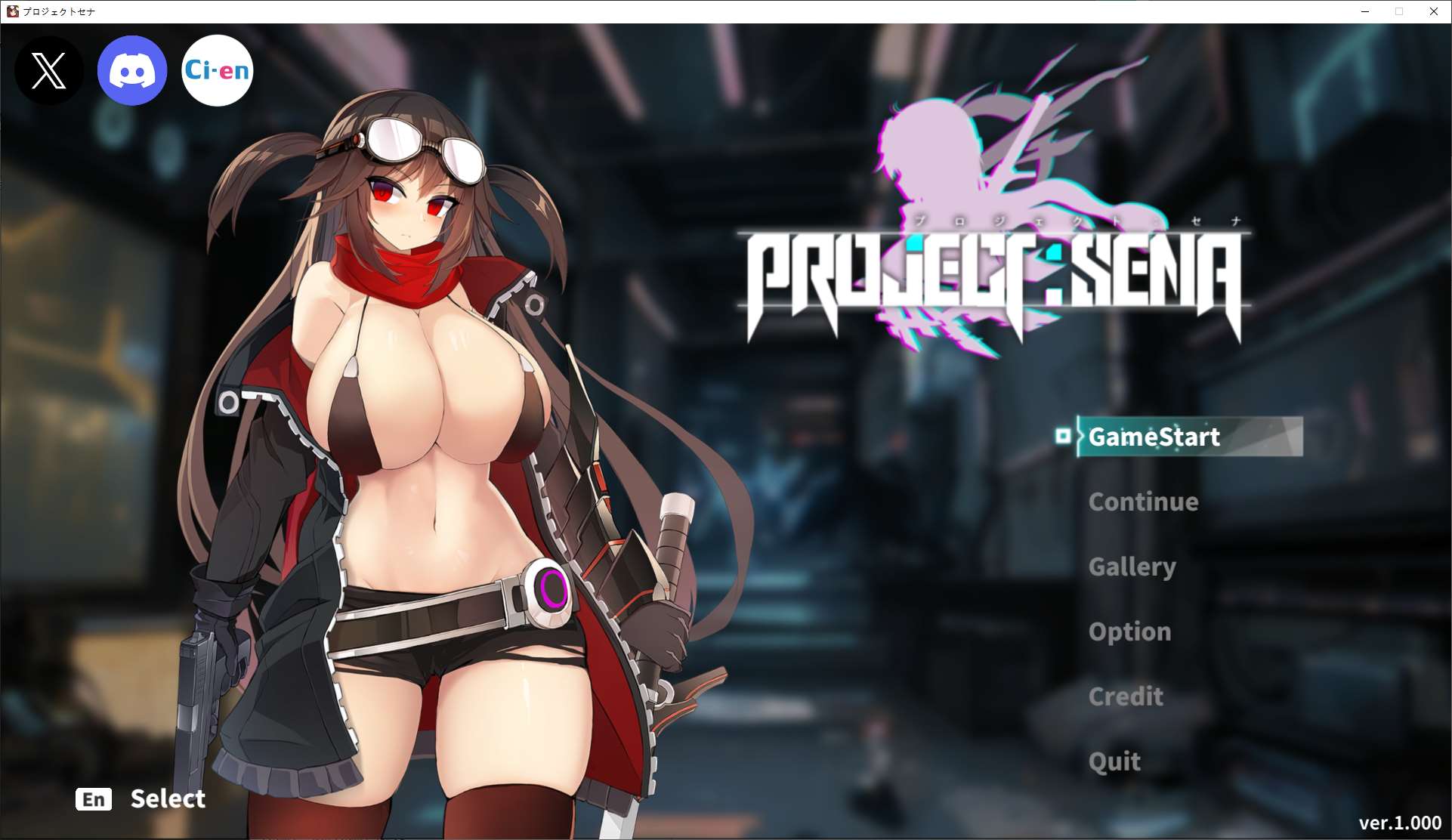Quit the game via the menu
Screen dimensions: 1452x840
click(x=1115, y=761)
